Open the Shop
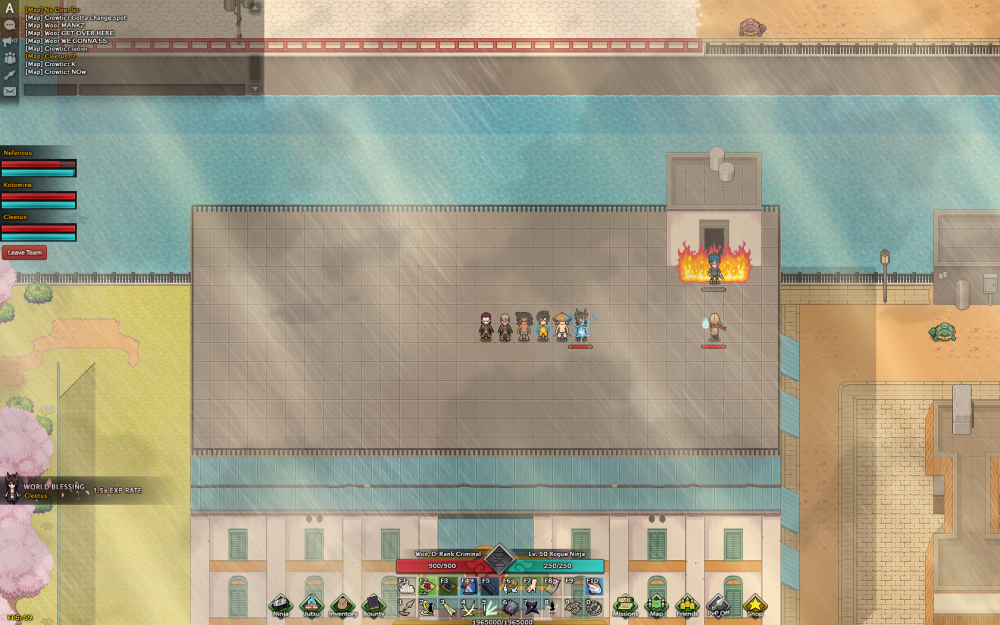 coord(754,605)
